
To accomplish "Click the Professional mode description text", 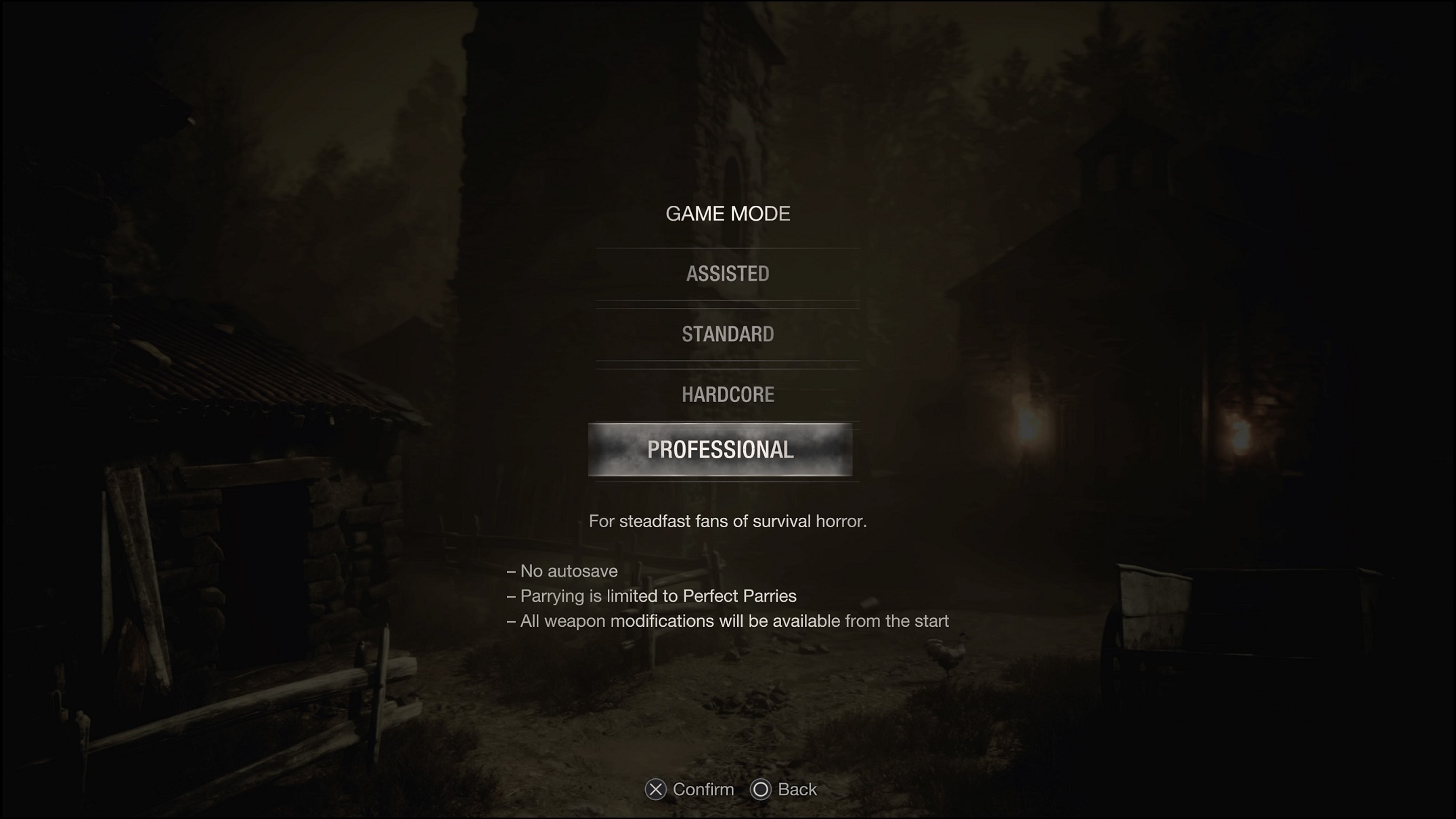I will pos(728,521).
